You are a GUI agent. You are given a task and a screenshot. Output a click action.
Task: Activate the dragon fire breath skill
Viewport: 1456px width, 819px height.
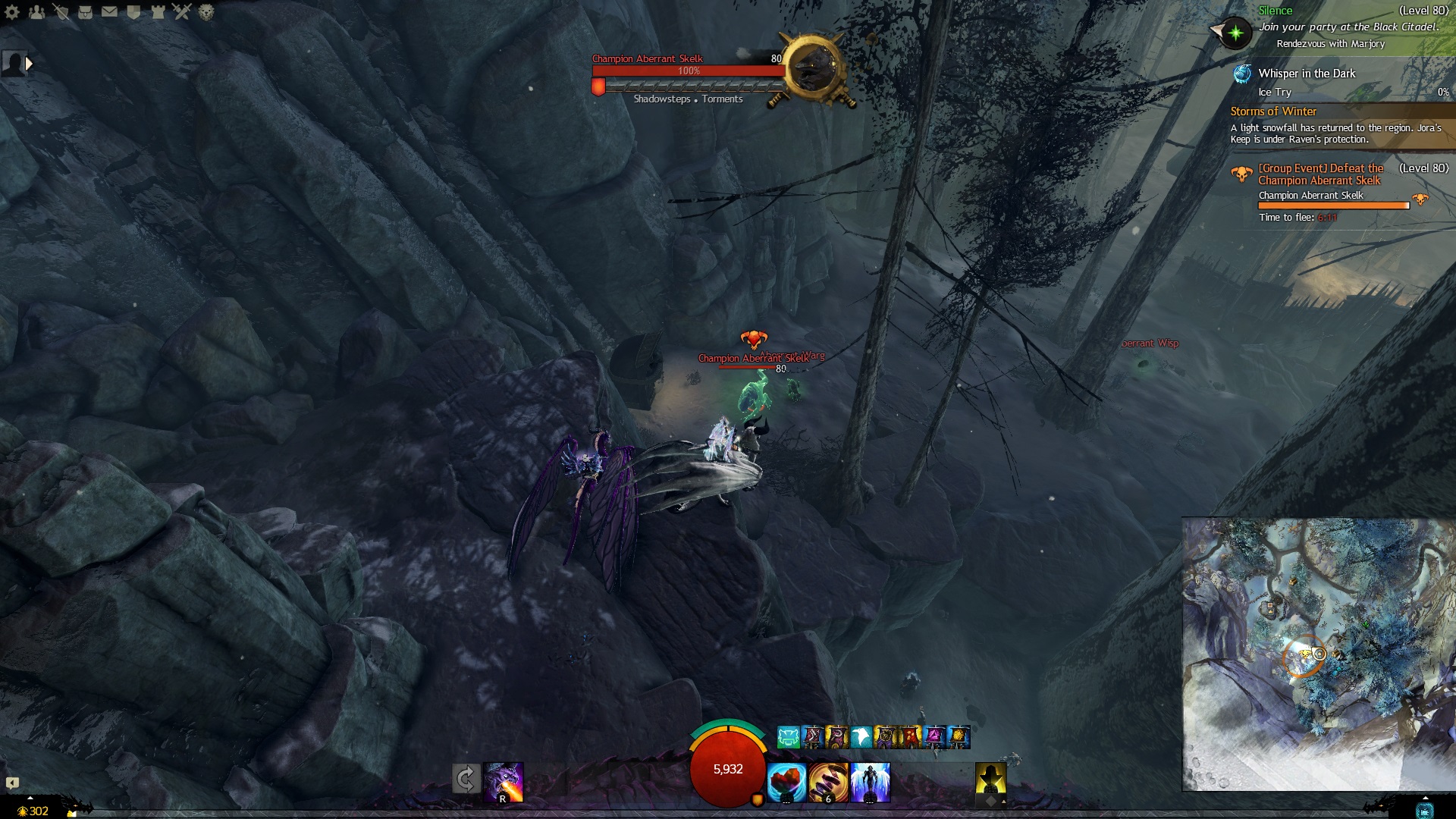click(504, 782)
